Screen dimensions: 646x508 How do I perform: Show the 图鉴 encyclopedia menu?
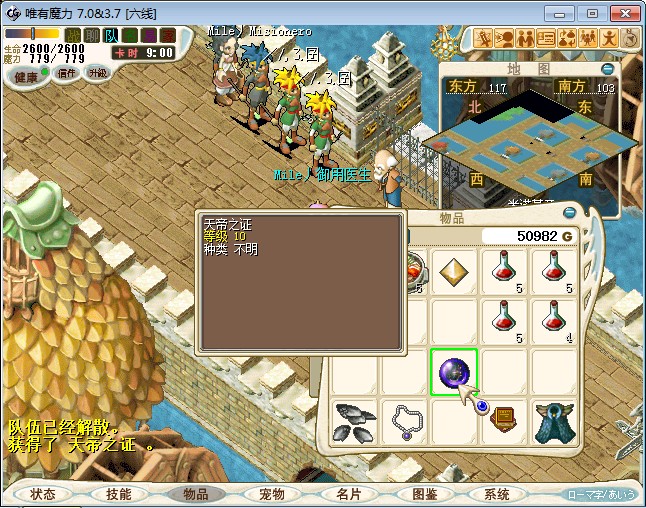(424, 494)
